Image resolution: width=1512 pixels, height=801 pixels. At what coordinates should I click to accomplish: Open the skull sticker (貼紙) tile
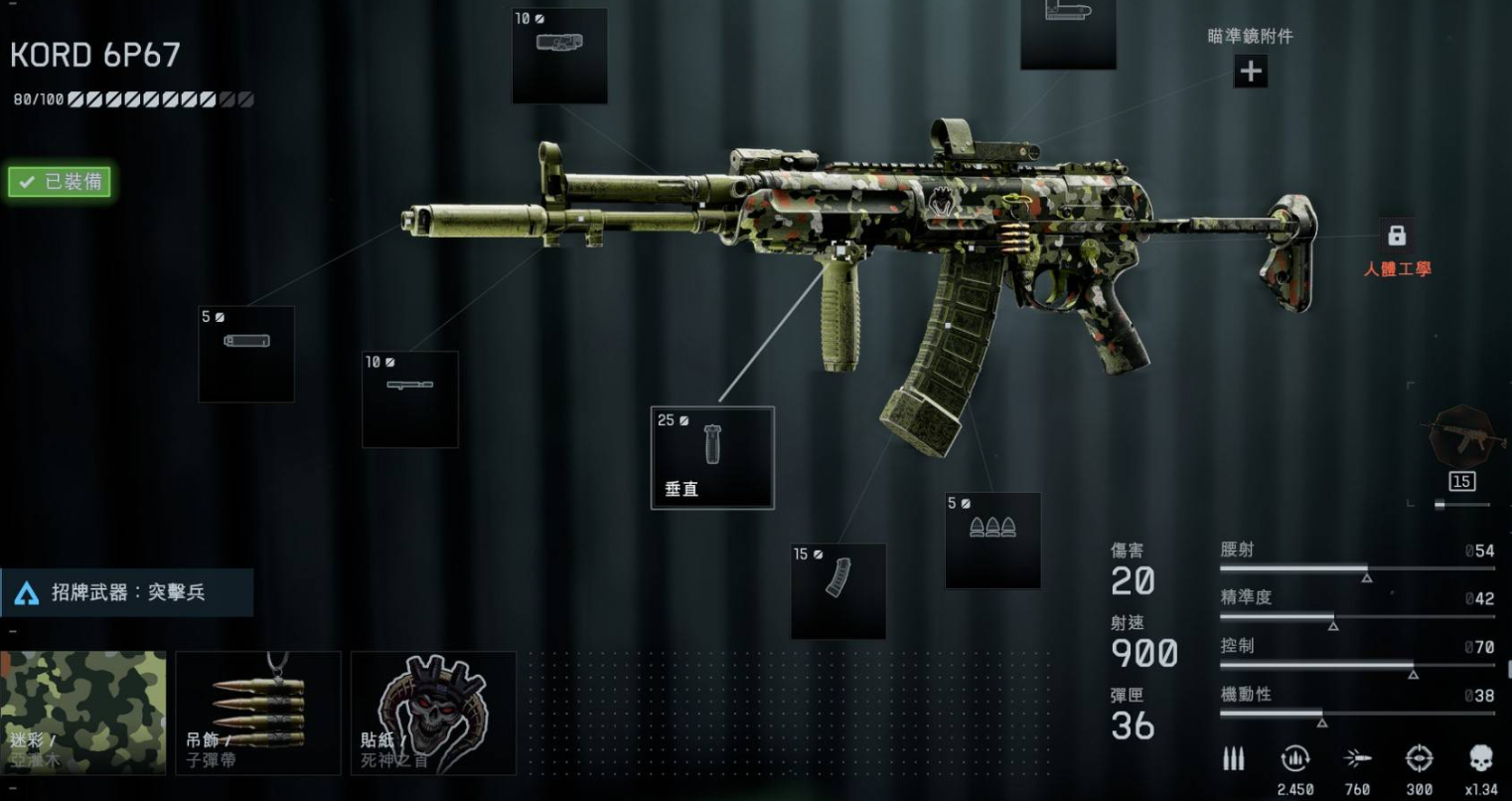[x=433, y=713]
